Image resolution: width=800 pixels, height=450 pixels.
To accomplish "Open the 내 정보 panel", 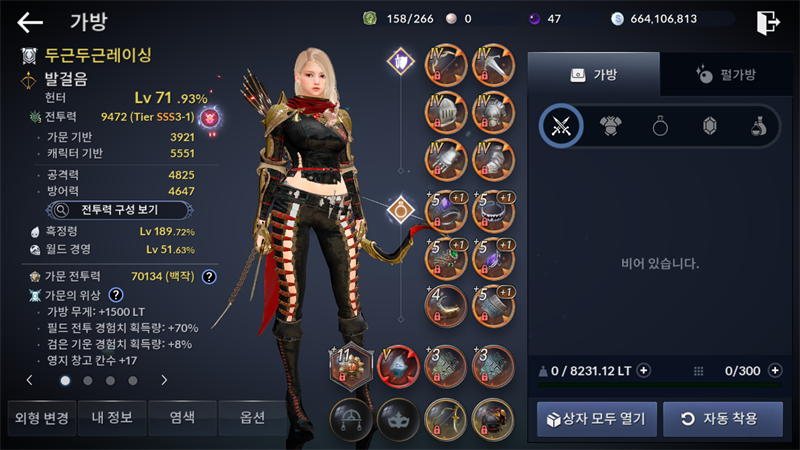I will [110, 417].
